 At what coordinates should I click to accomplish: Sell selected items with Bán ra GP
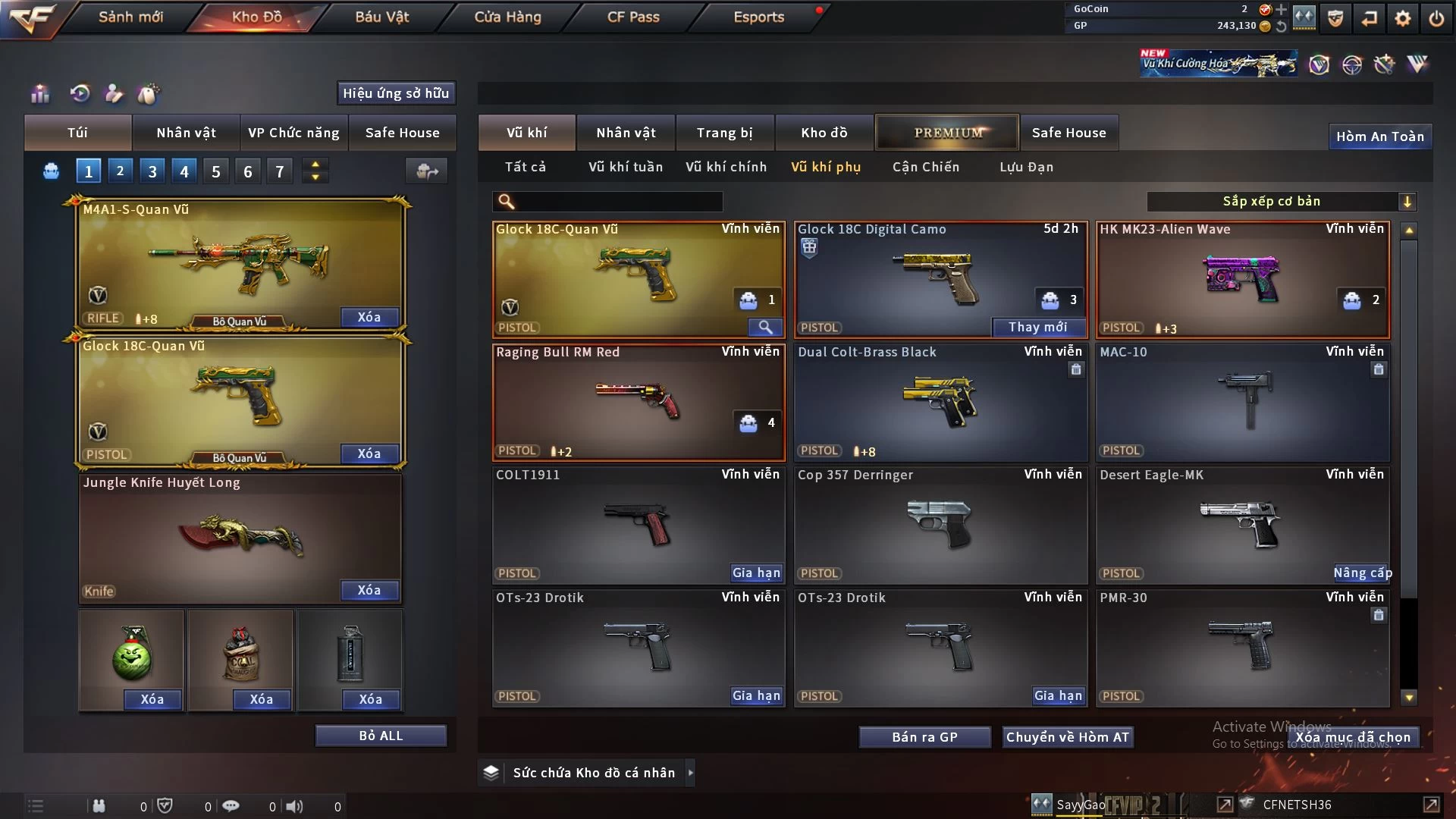click(924, 737)
